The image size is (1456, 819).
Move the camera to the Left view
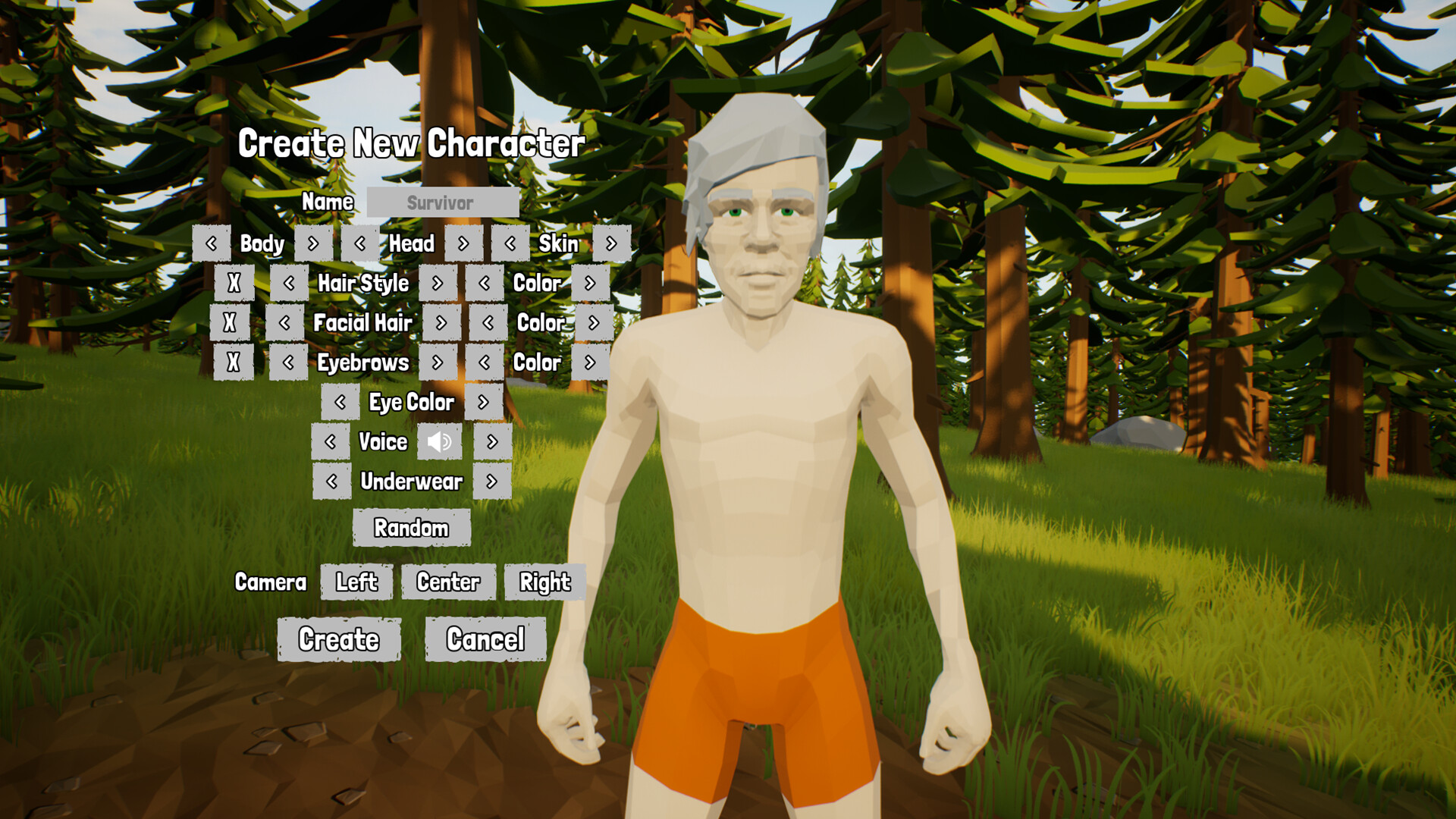coord(356,582)
